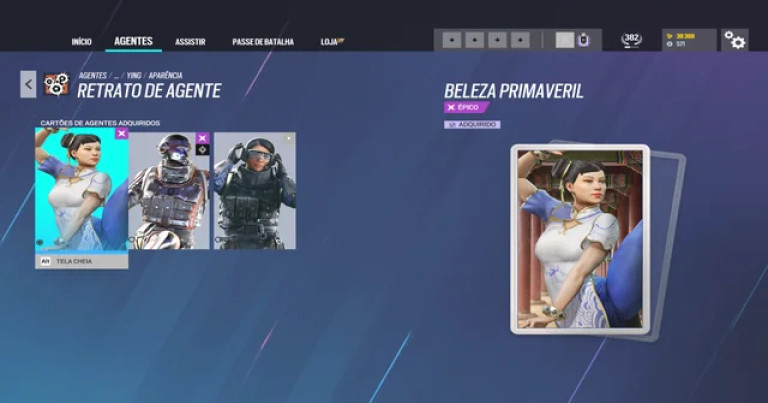
Task: Pick the black tactical gear portrait card
Action: (x=255, y=190)
